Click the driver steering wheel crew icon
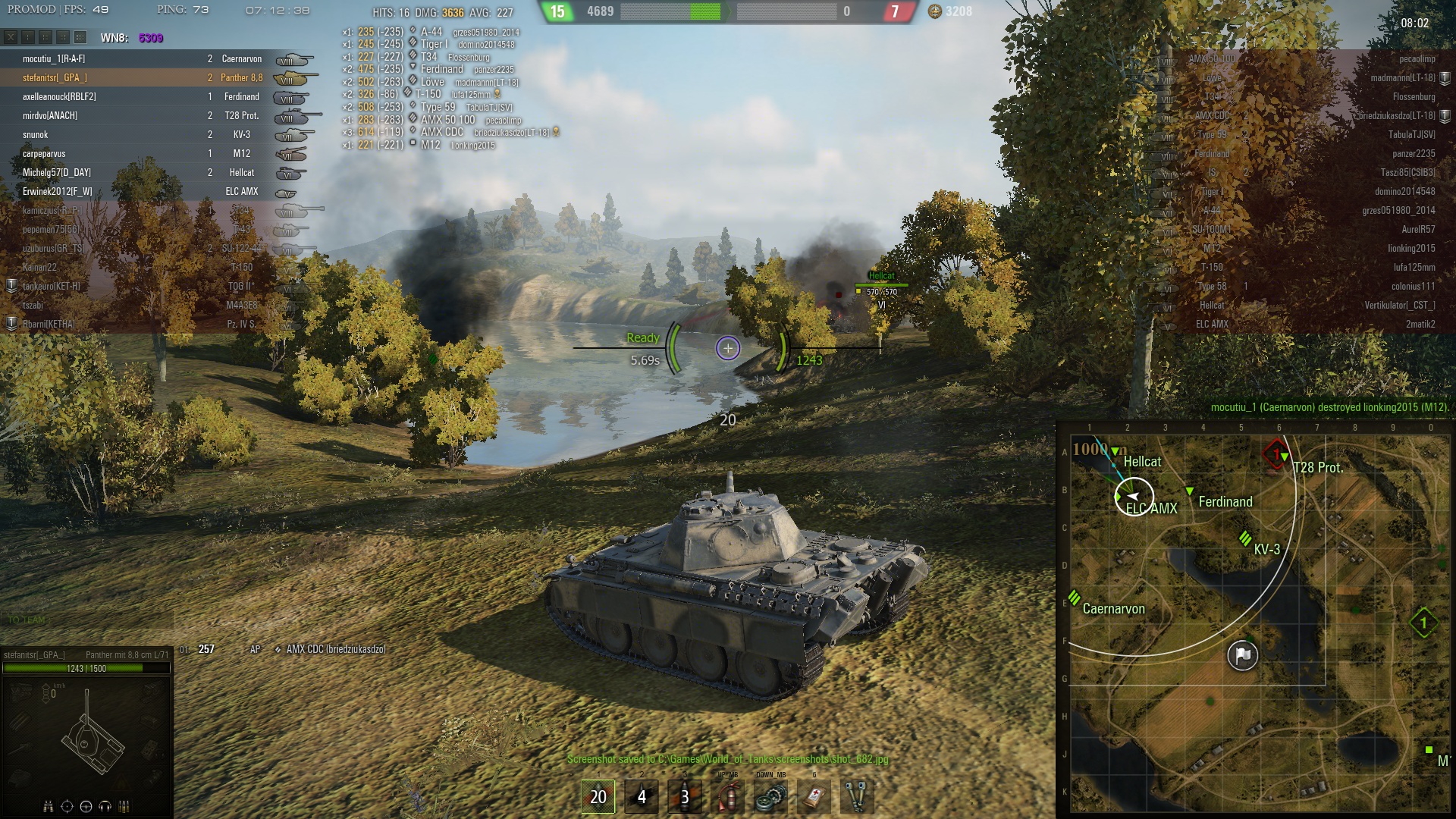 tap(86, 806)
